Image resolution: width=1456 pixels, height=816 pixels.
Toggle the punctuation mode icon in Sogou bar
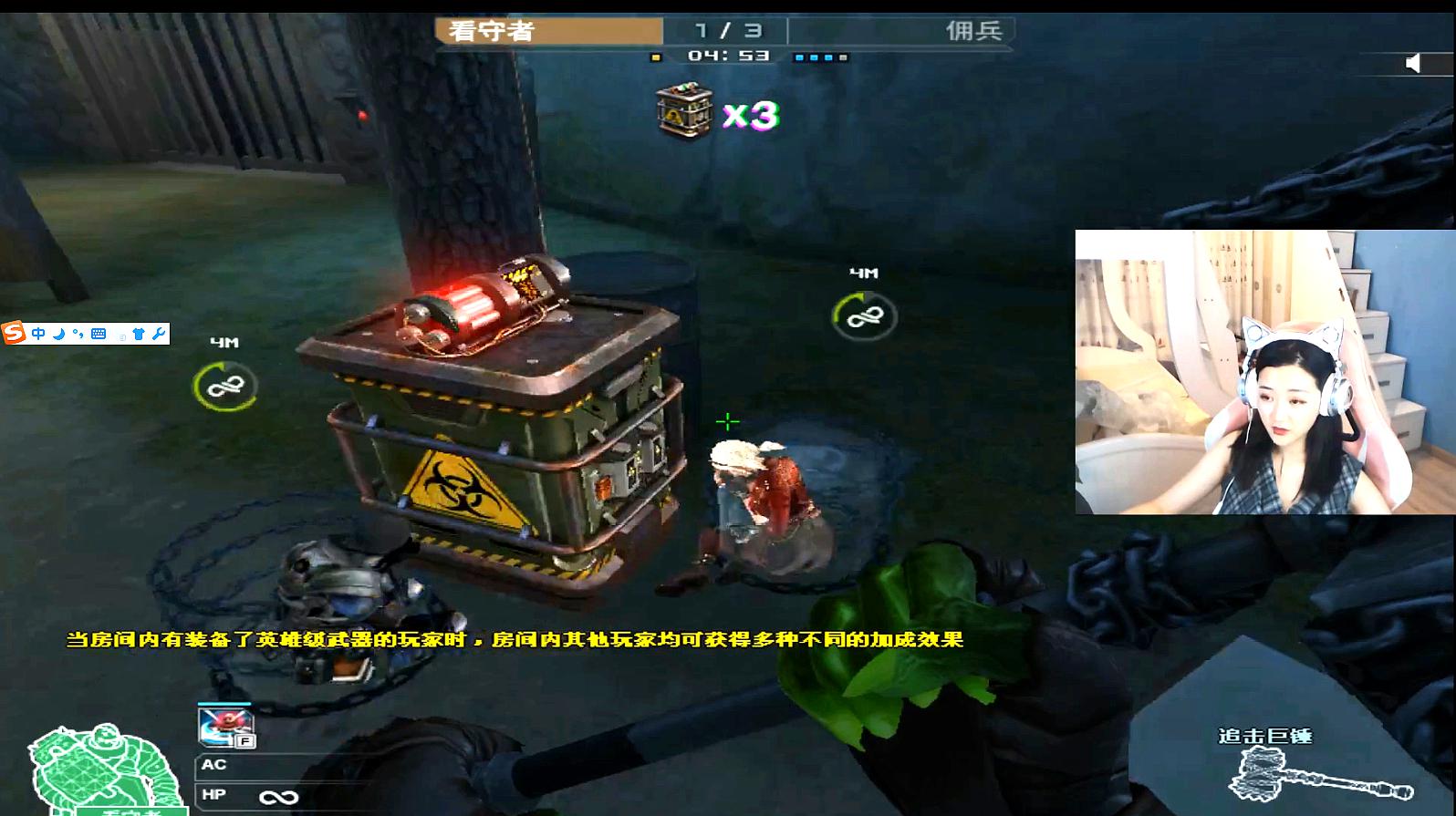click(78, 334)
